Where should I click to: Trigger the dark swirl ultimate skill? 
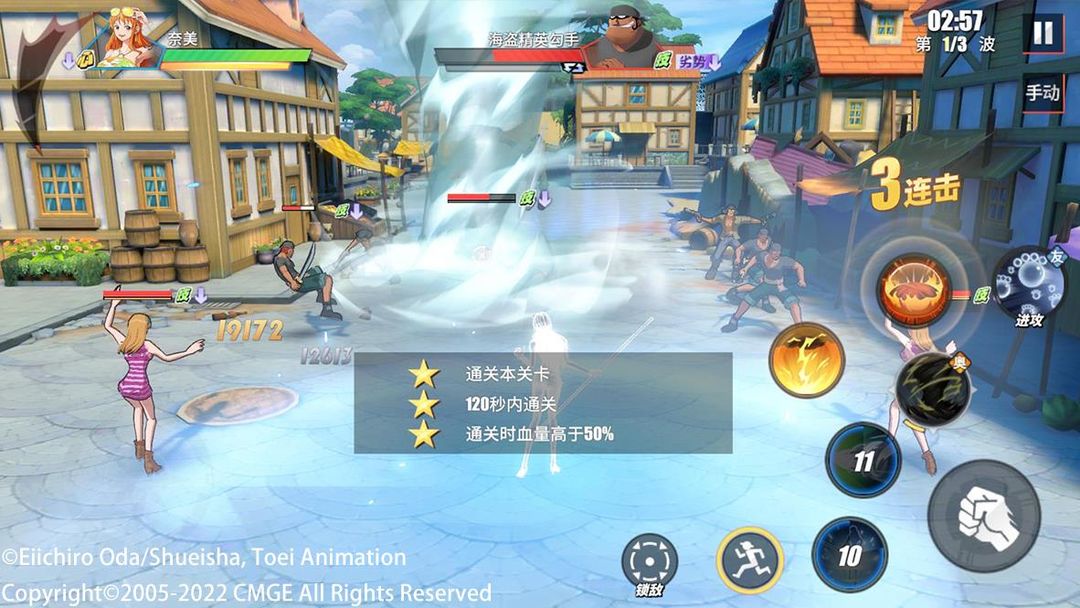click(932, 390)
